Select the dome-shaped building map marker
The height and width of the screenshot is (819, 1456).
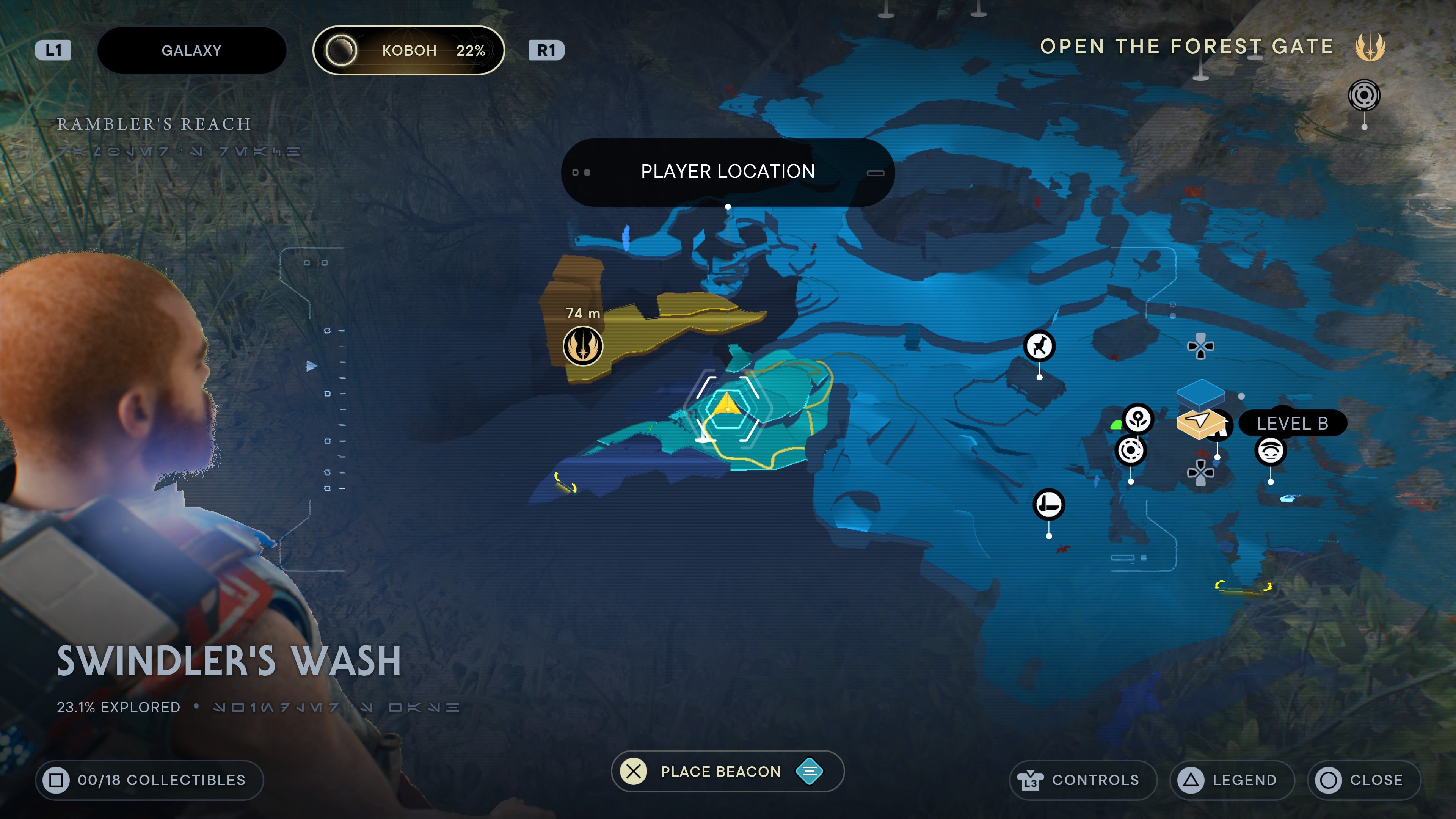(1270, 451)
